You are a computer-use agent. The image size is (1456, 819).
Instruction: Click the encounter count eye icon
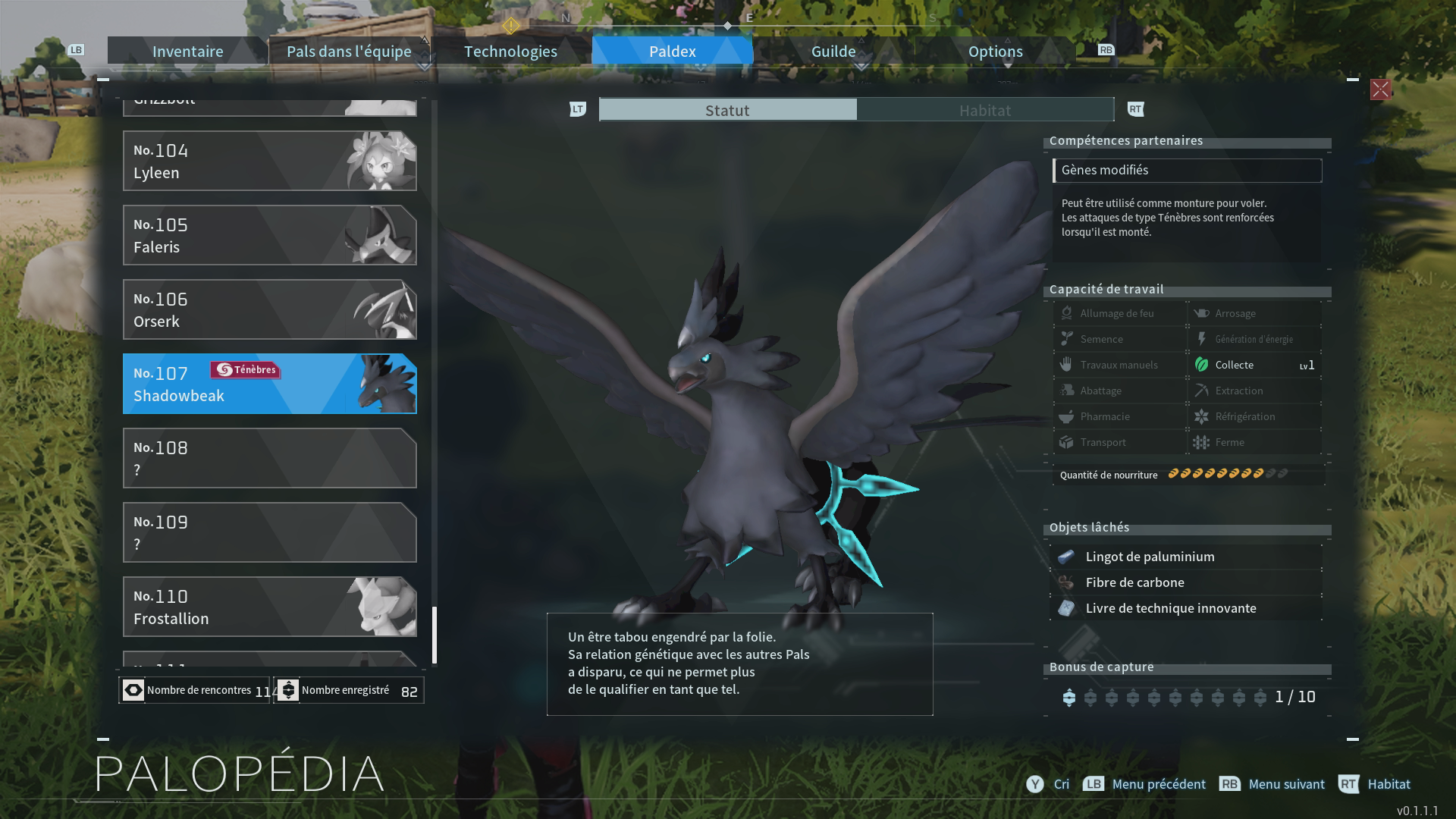pyautogui.click(x=133, y=690)
